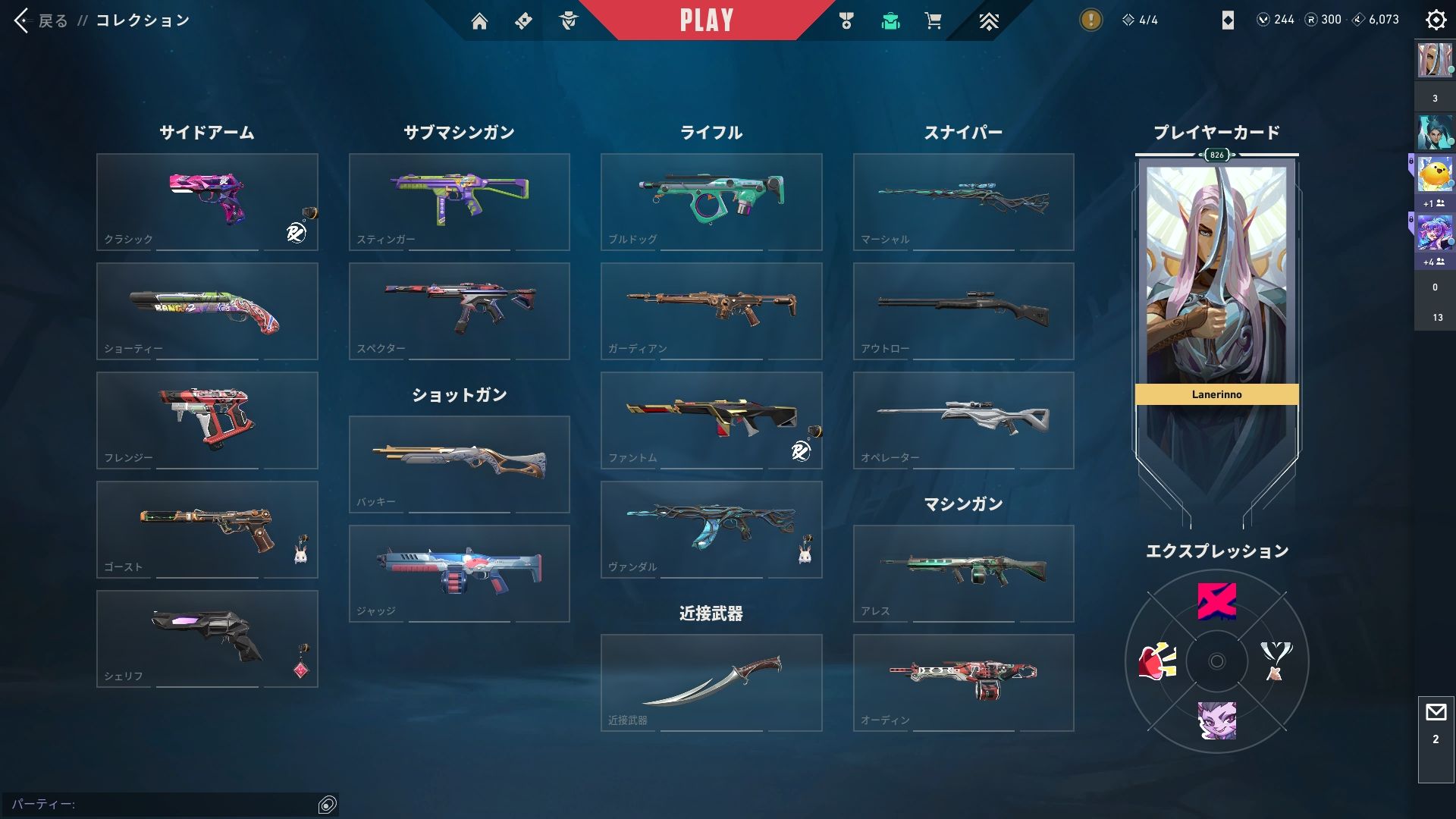The width and height of the screenshot is (1456, 819).
Task: Open the settings gear
Action: 1436,20
